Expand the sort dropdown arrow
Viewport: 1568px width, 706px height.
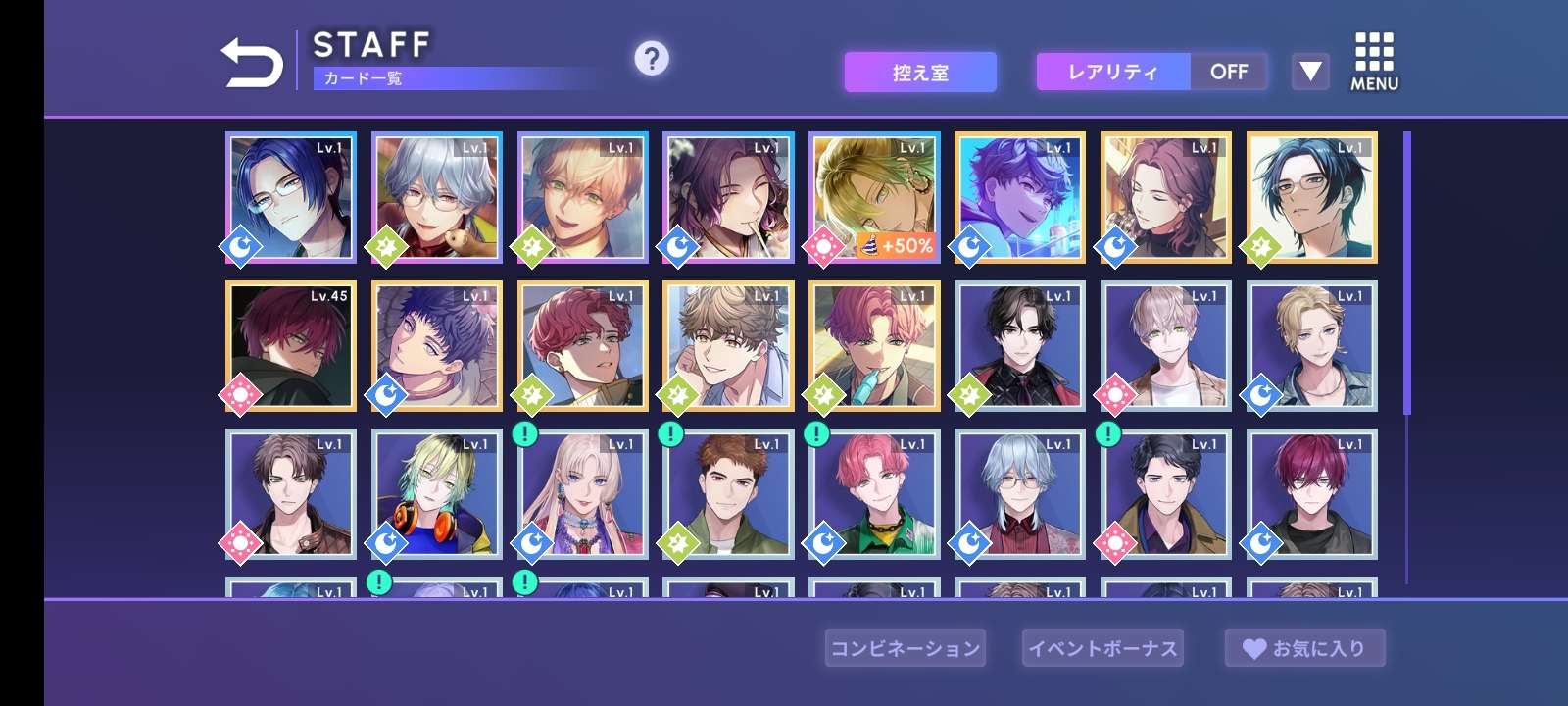tap(1310, 72)
